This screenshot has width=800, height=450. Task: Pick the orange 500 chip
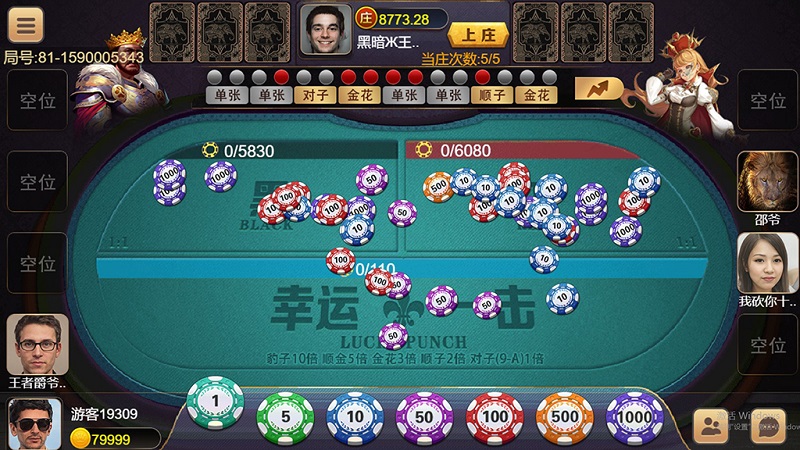[565, 416]
